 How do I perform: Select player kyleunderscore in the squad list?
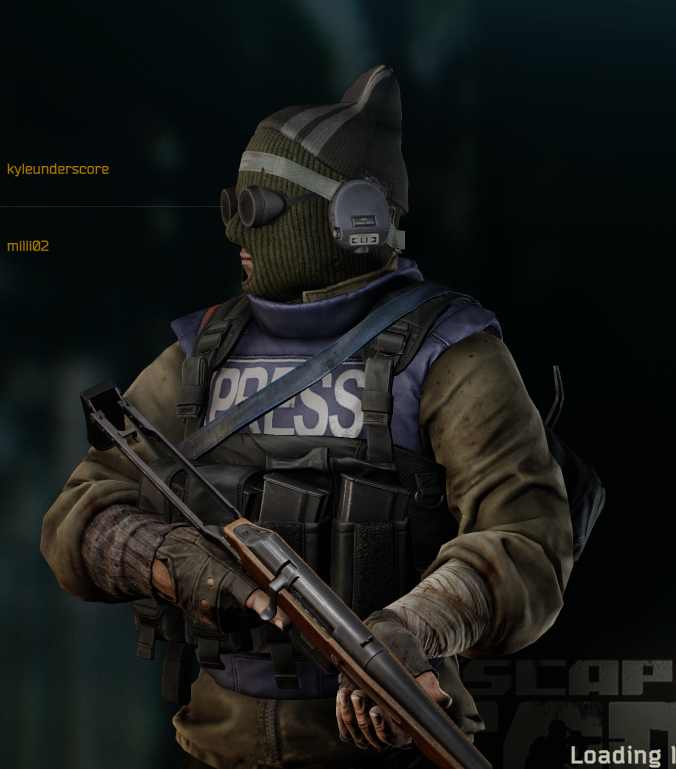point(58,169)
